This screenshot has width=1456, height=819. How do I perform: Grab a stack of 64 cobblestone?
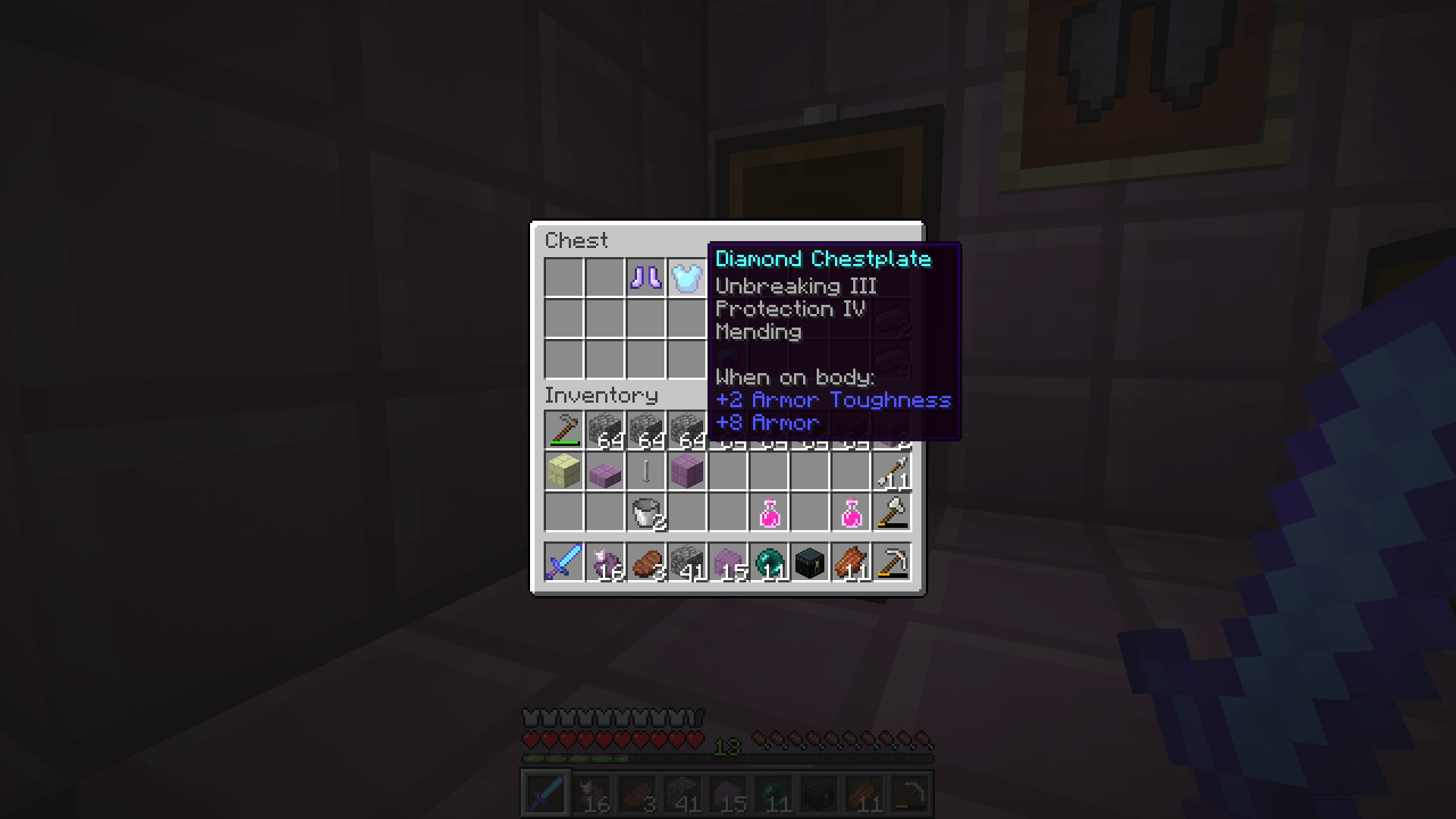604,428
